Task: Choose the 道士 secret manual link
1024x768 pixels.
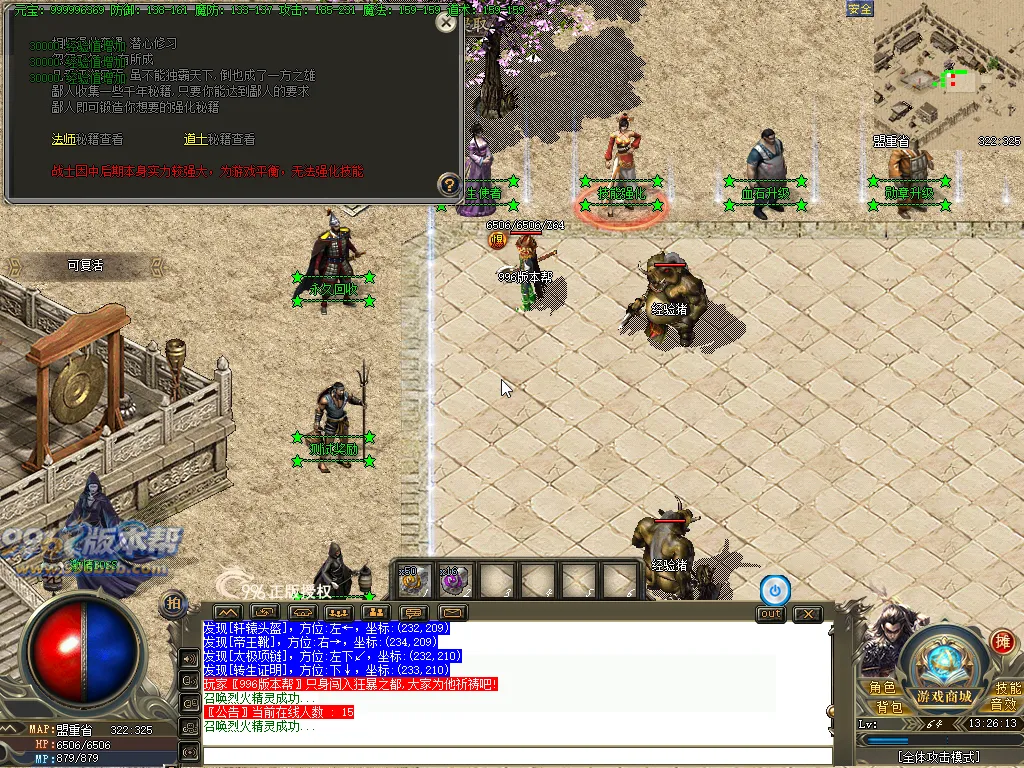Action: coord(195,140)
